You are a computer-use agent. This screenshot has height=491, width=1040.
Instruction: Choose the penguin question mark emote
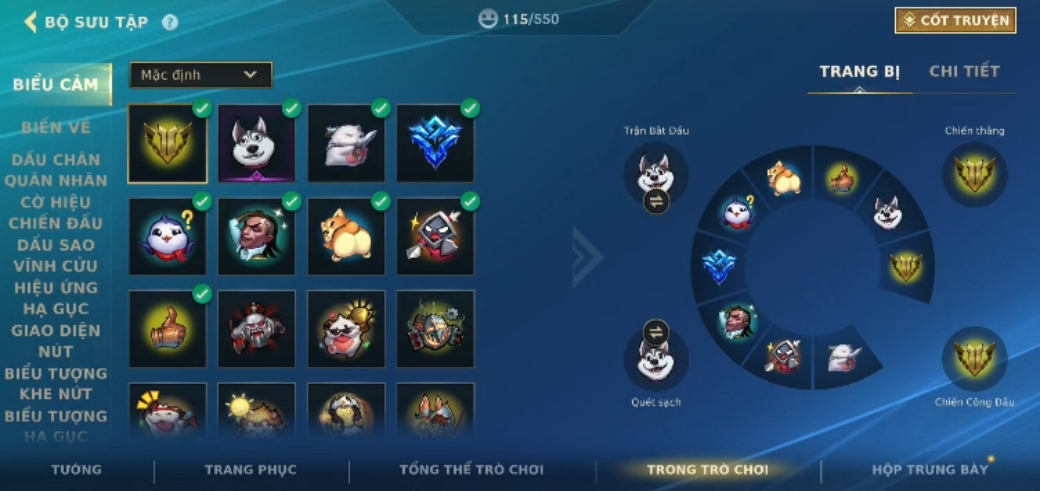(167, 236)
